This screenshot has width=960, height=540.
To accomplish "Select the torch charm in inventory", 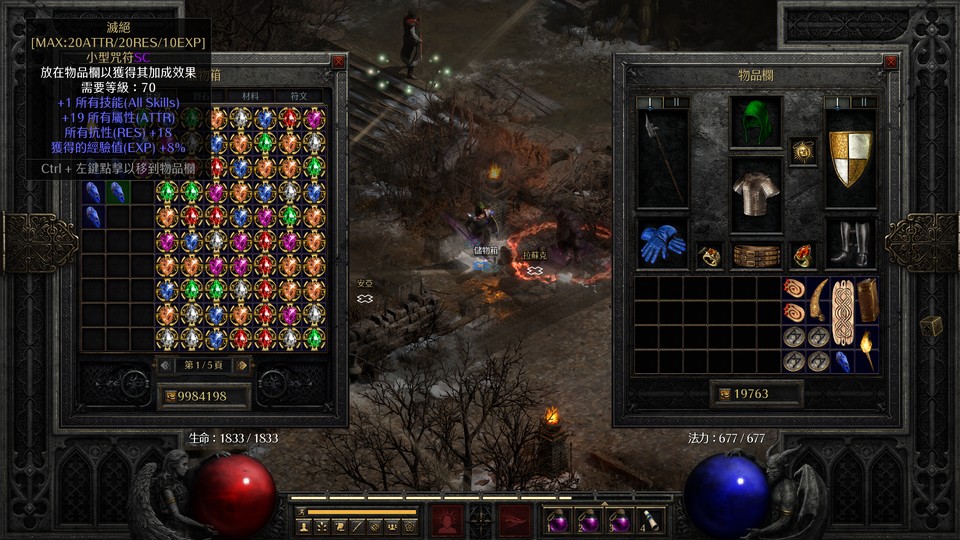I will click(866, 349).
